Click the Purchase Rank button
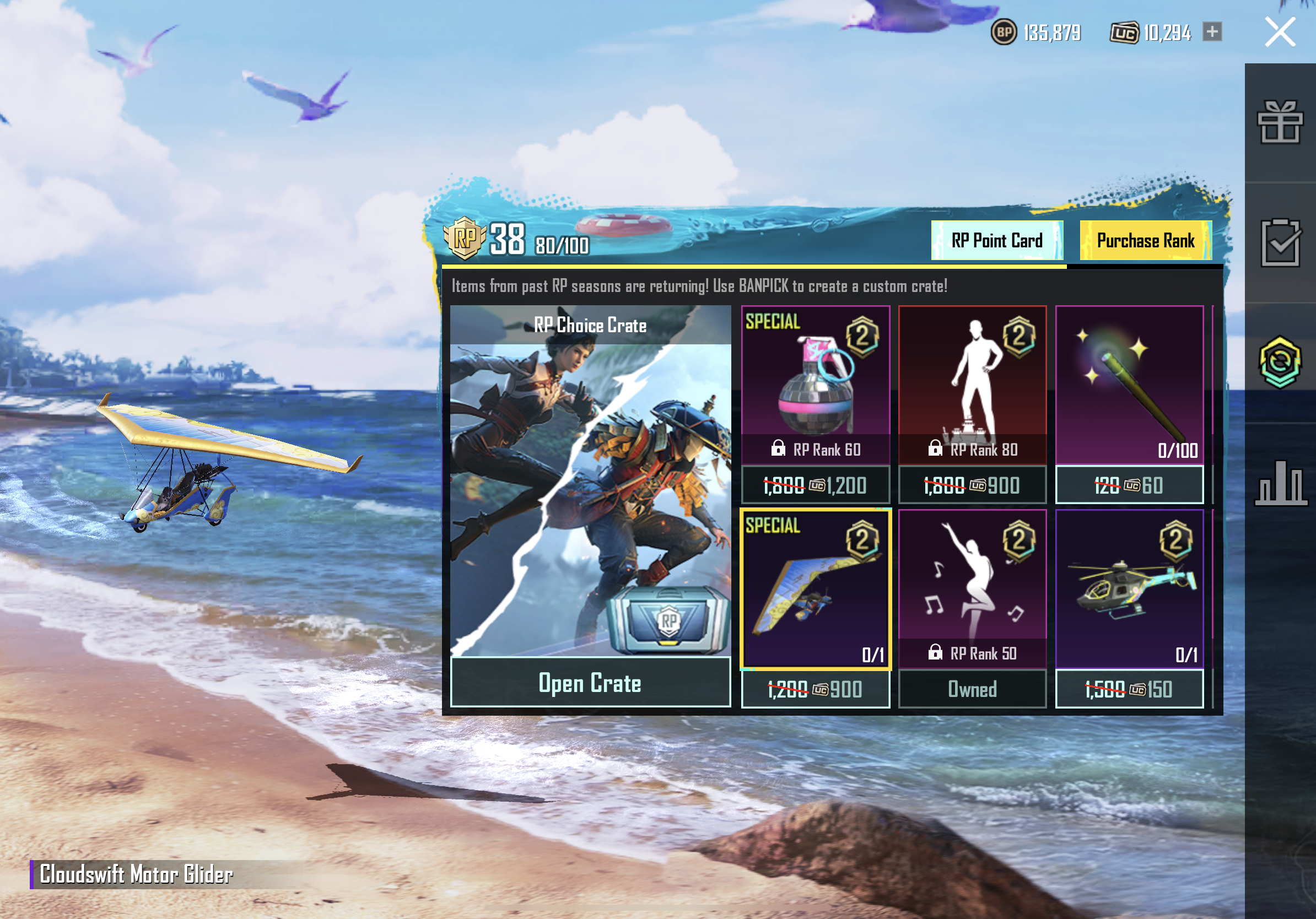This screenshot has width=1316, height=919. click(x=1145, y=241)
